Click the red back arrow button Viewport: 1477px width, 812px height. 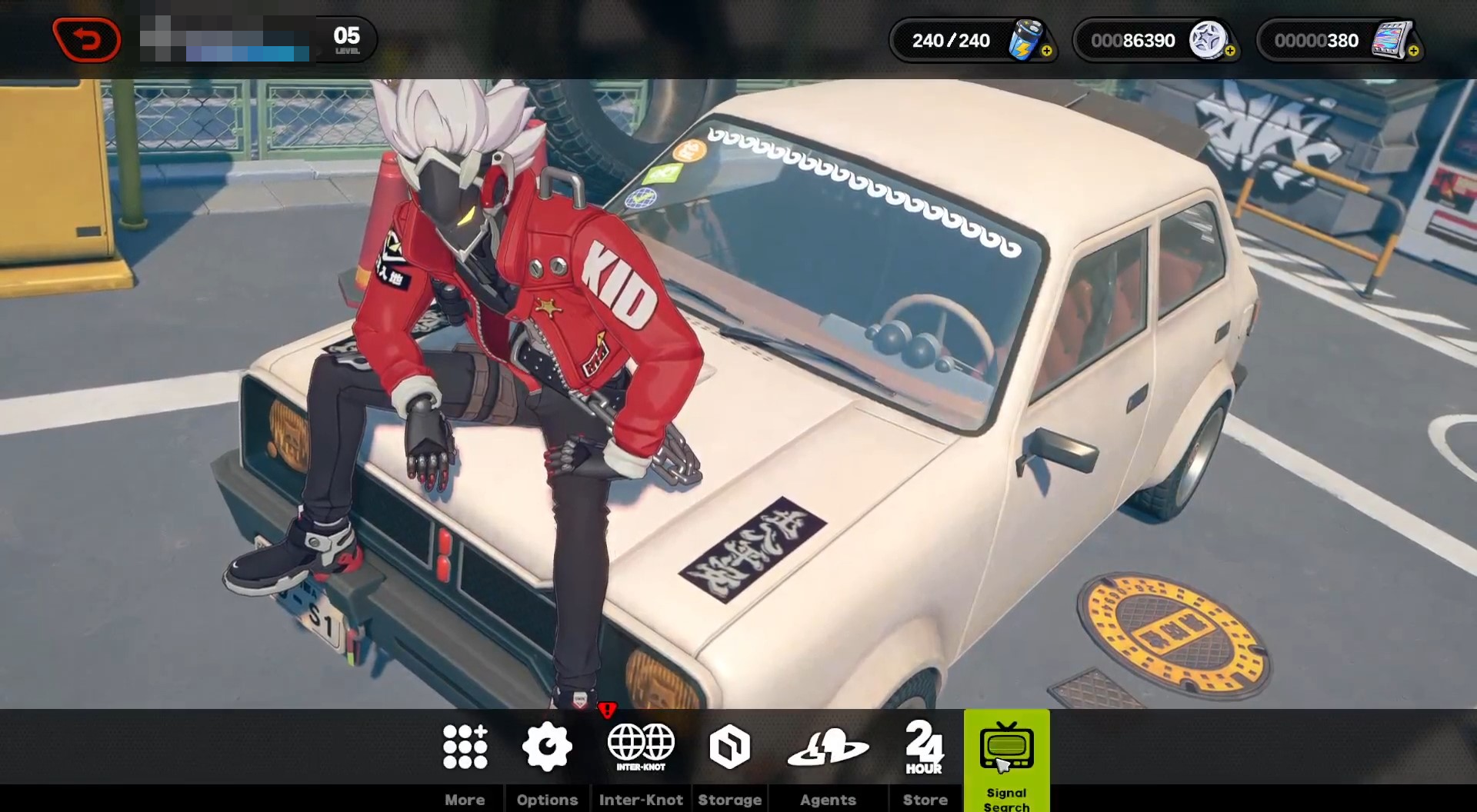[87, 39]
